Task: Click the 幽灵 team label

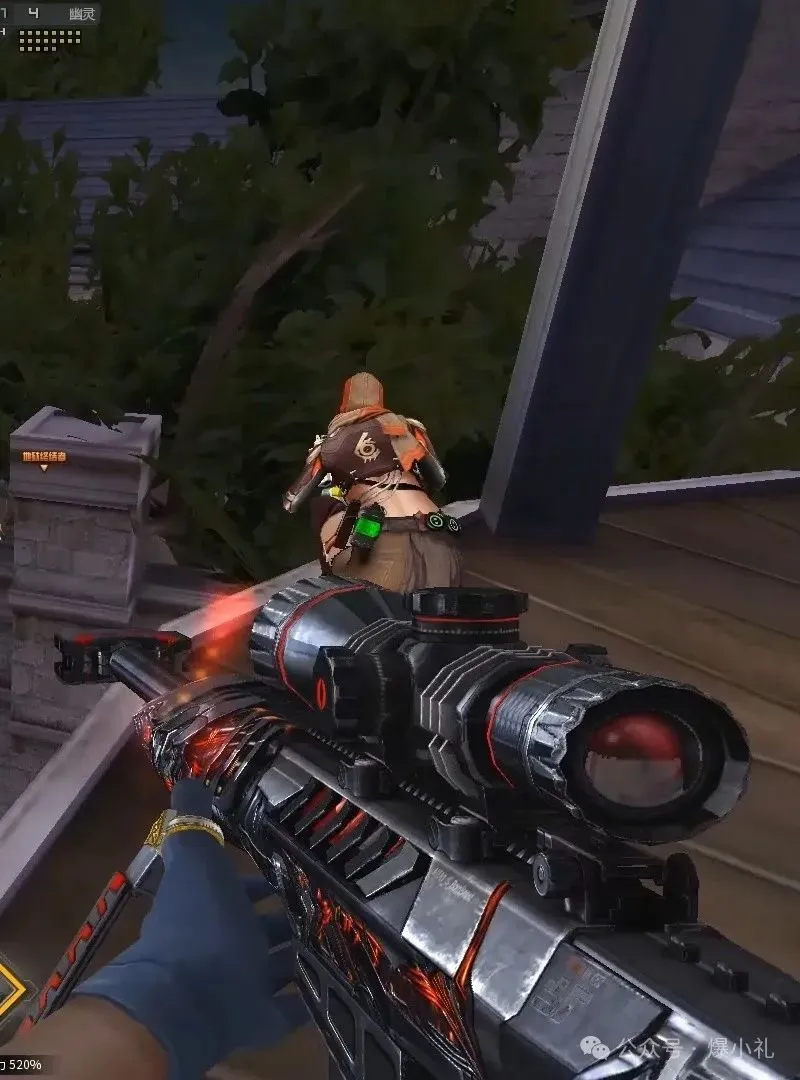Action: click(83, 14)
